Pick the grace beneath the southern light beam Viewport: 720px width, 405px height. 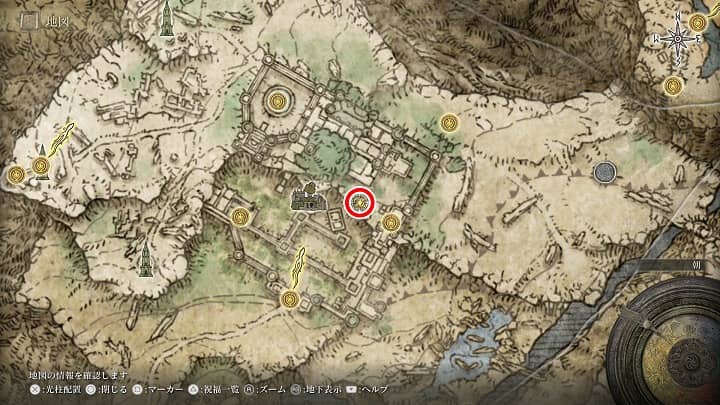click(289, 298)
